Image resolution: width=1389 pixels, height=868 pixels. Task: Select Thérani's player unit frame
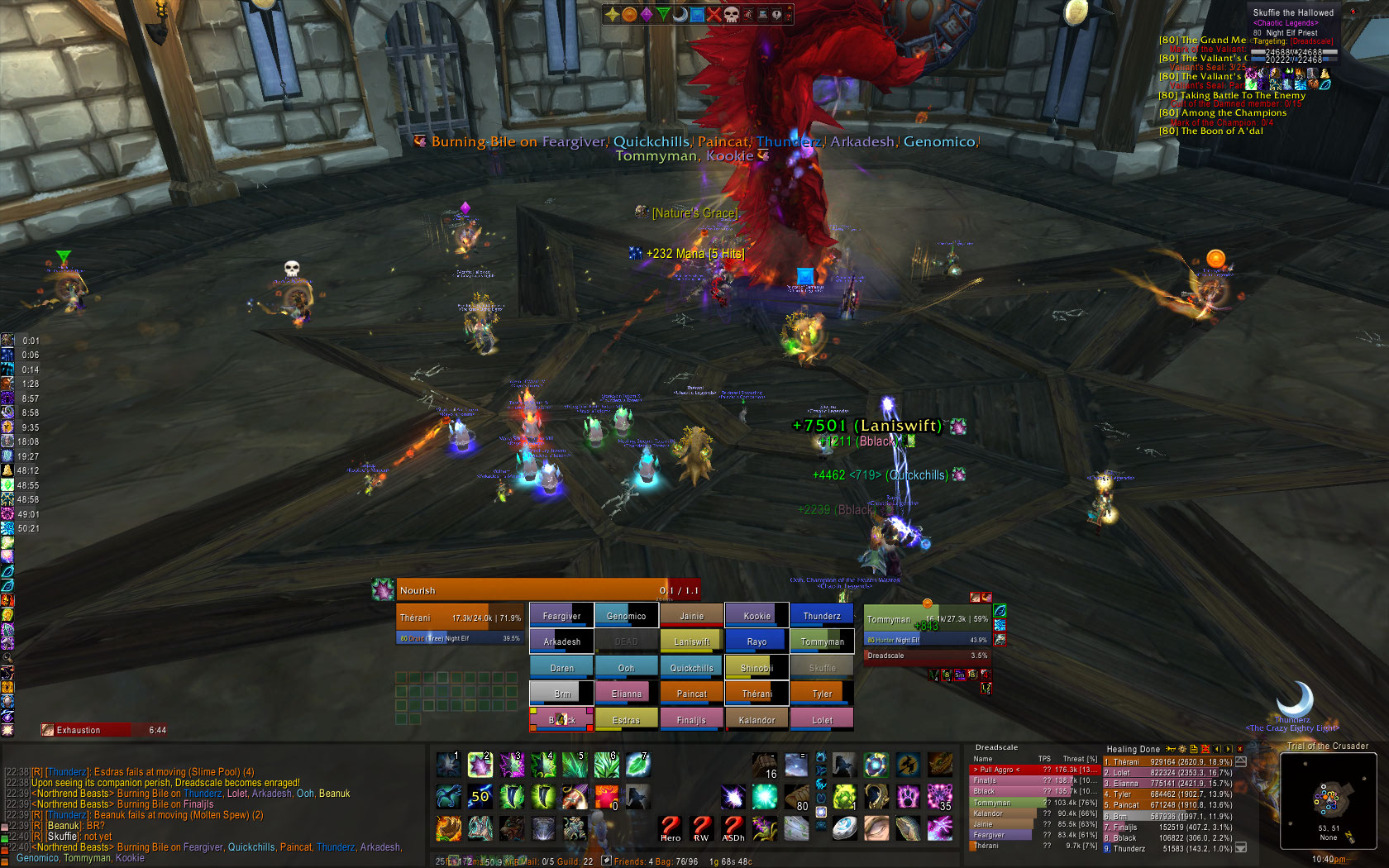point(460,618)
